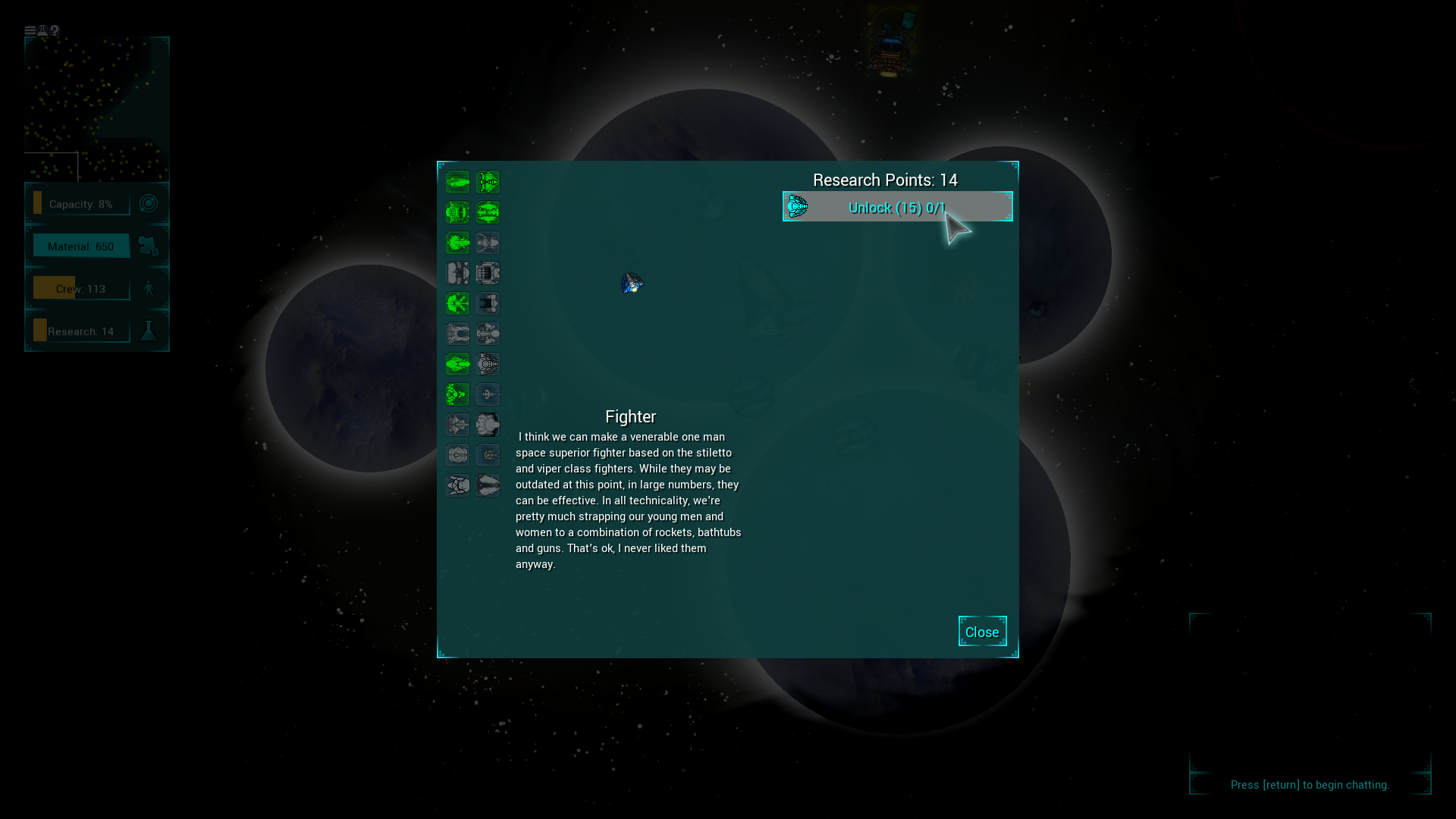1456x819 pixels.
Task: Open help with the question mark icon
Action: (x=55, y=31)
